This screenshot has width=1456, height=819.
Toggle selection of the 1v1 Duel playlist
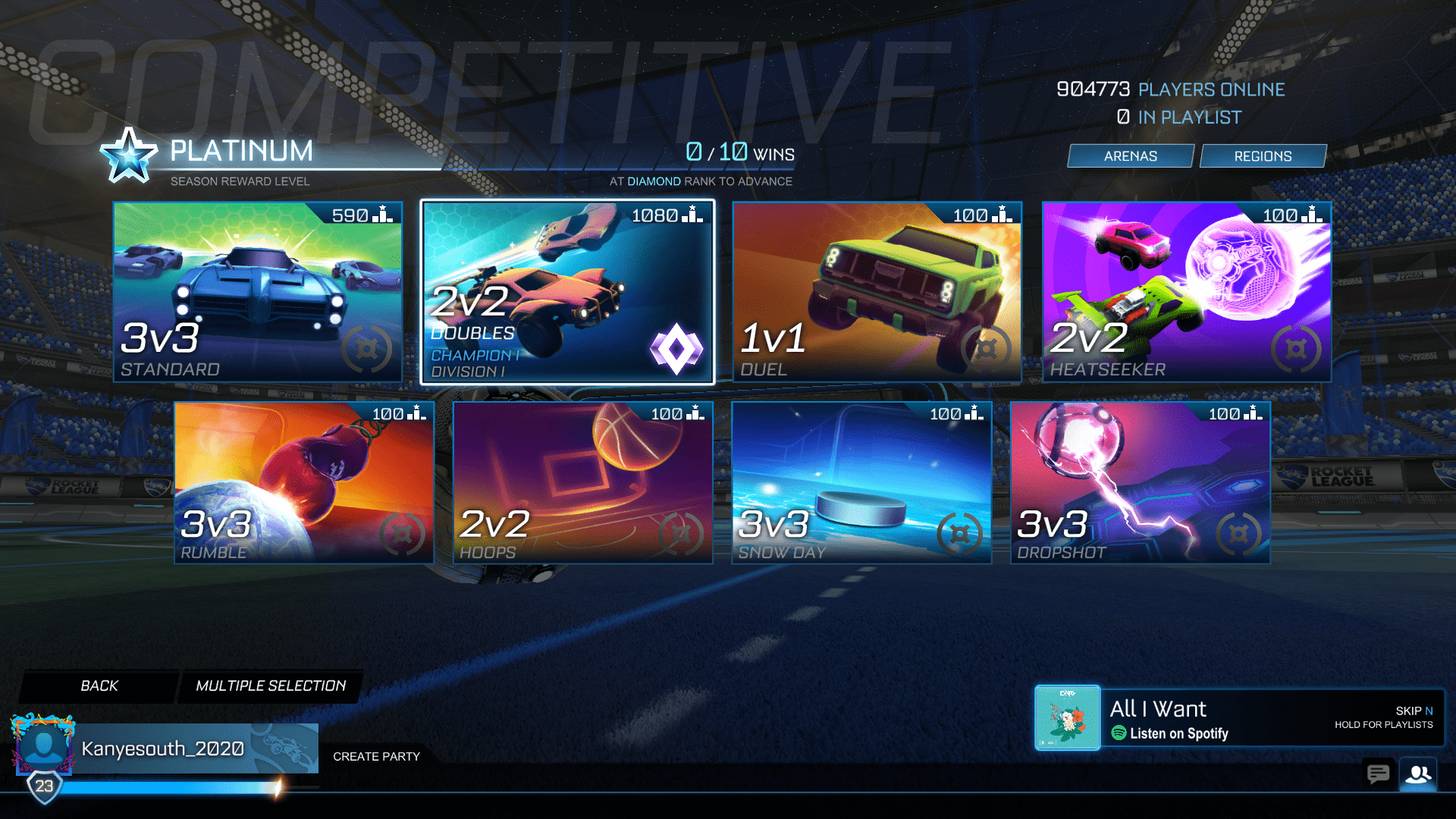pos(876,291)
